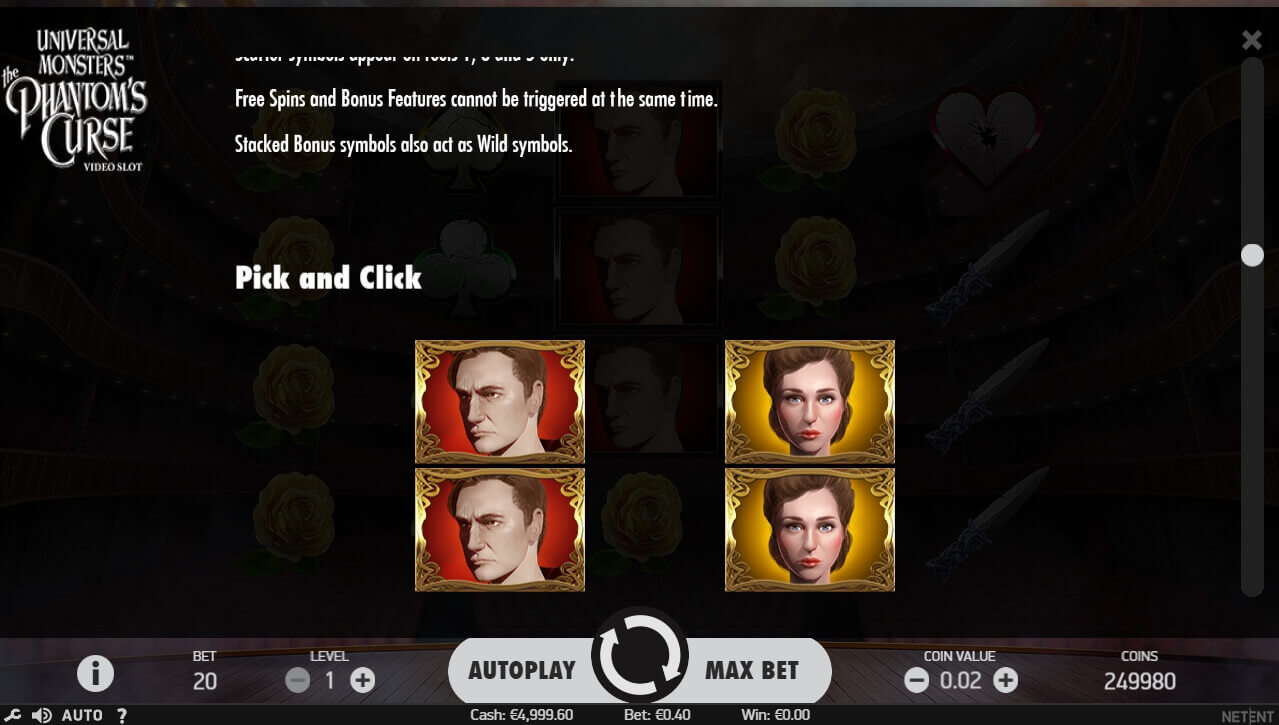Start Autoplay mode
Viewport: 1279px width, 725px height.
point(521,670)
